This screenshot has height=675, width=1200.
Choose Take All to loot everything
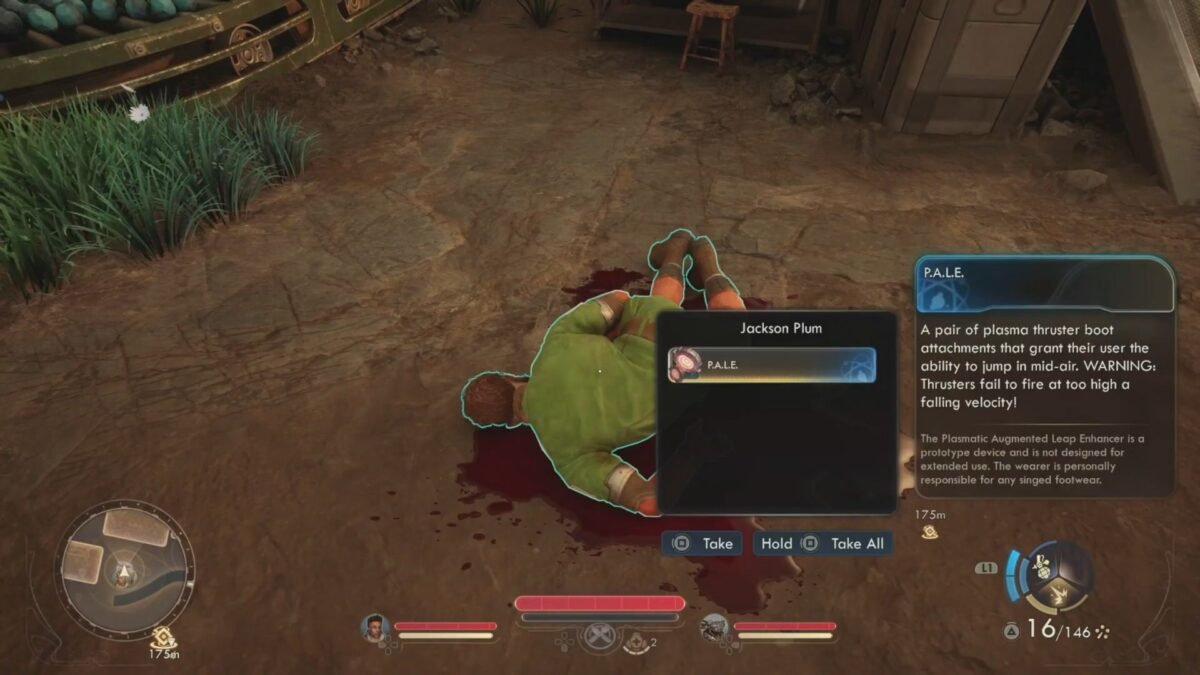[846, 544]
